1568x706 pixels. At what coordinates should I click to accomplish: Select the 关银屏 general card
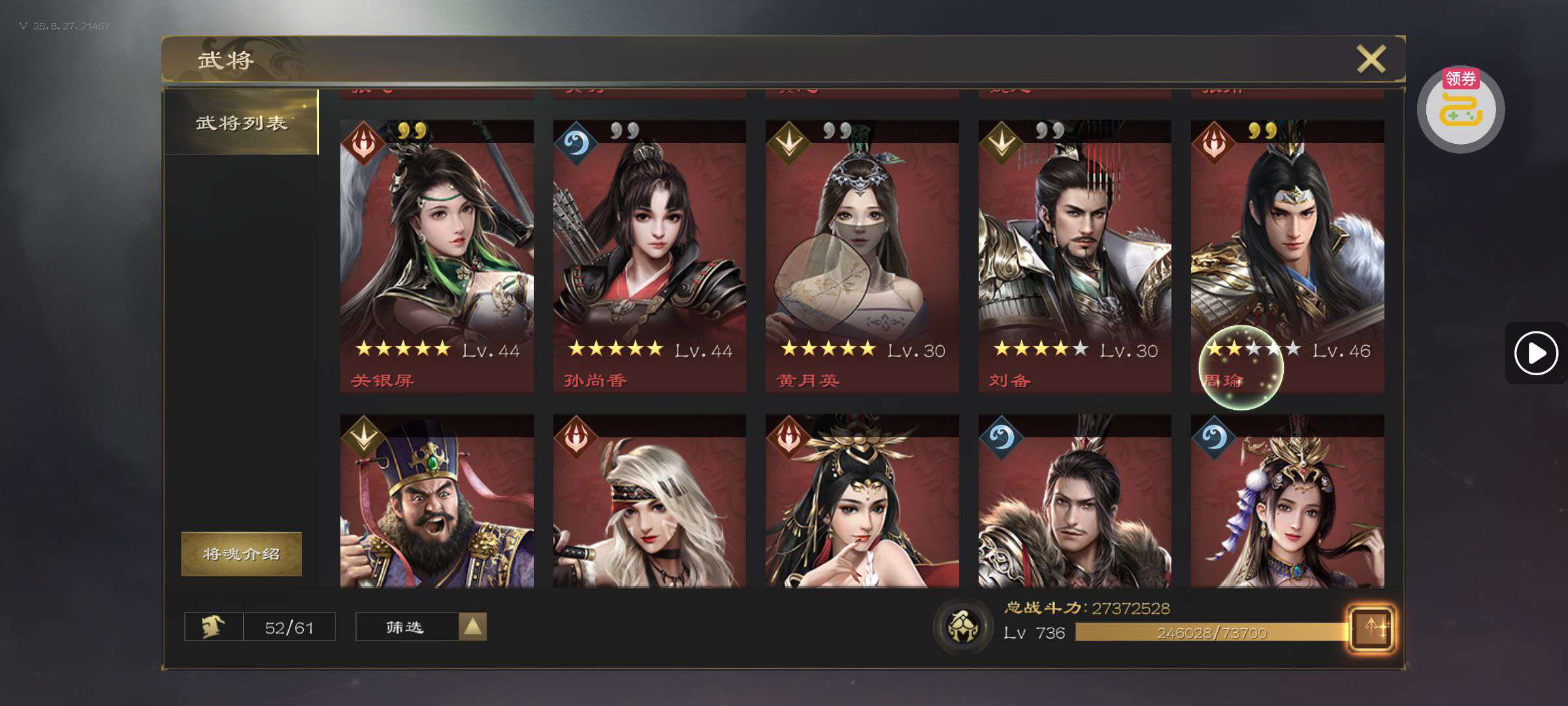(436, 256)
